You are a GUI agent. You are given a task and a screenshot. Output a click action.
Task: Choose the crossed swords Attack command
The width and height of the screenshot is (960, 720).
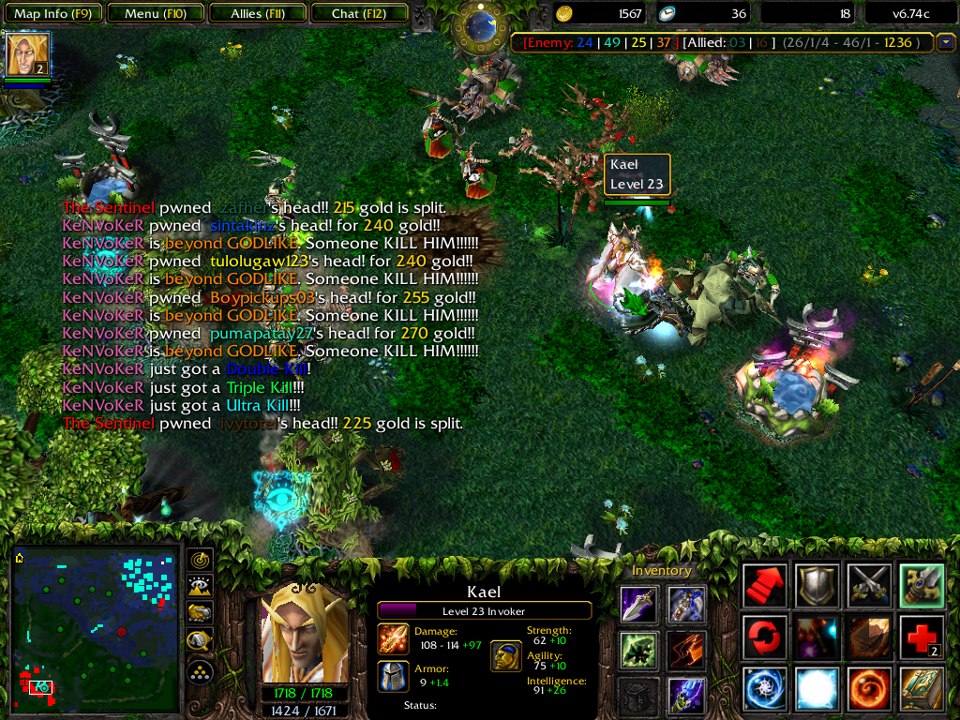(x=869, y=586)
